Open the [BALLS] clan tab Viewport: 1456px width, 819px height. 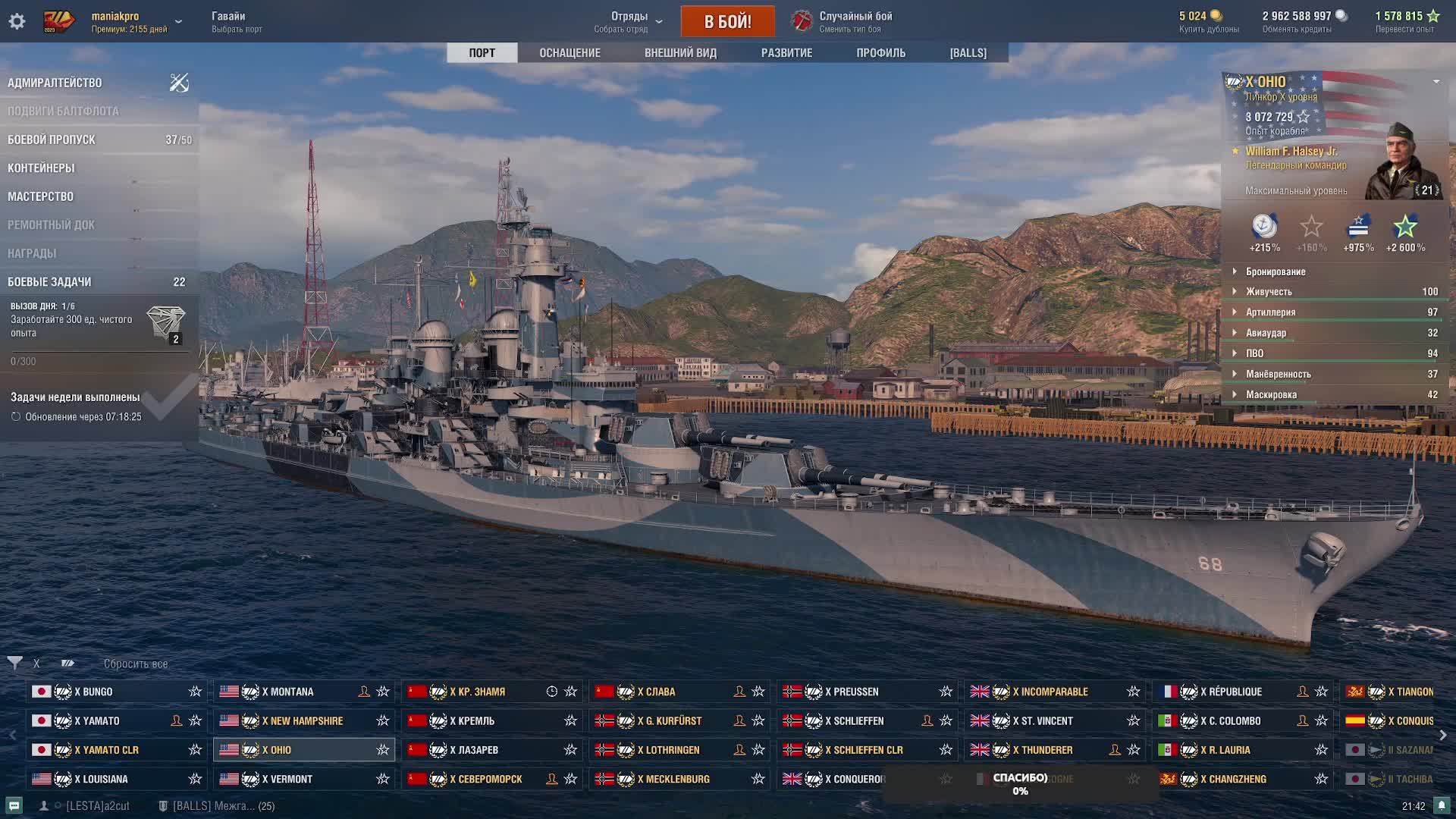click(x=968, y=53)
